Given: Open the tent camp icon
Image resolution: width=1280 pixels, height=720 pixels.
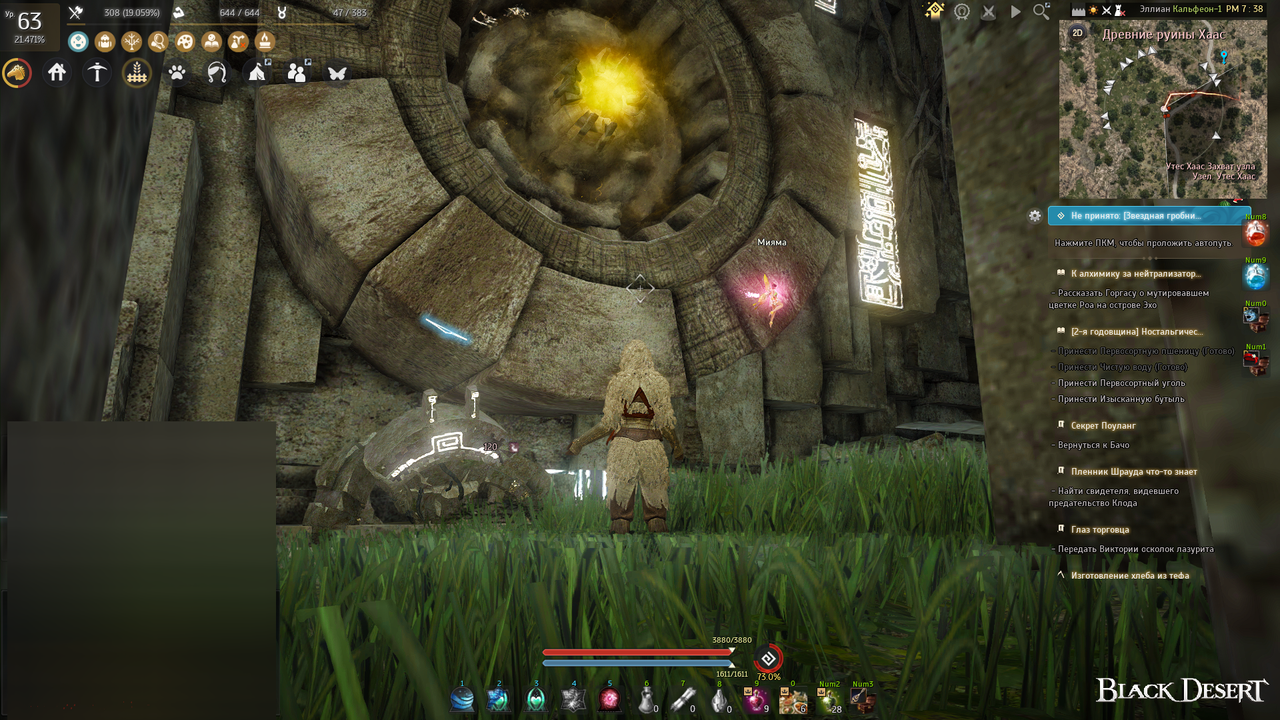Looking at the screenshot, I should pyautogui.click(x=257, y=72).
